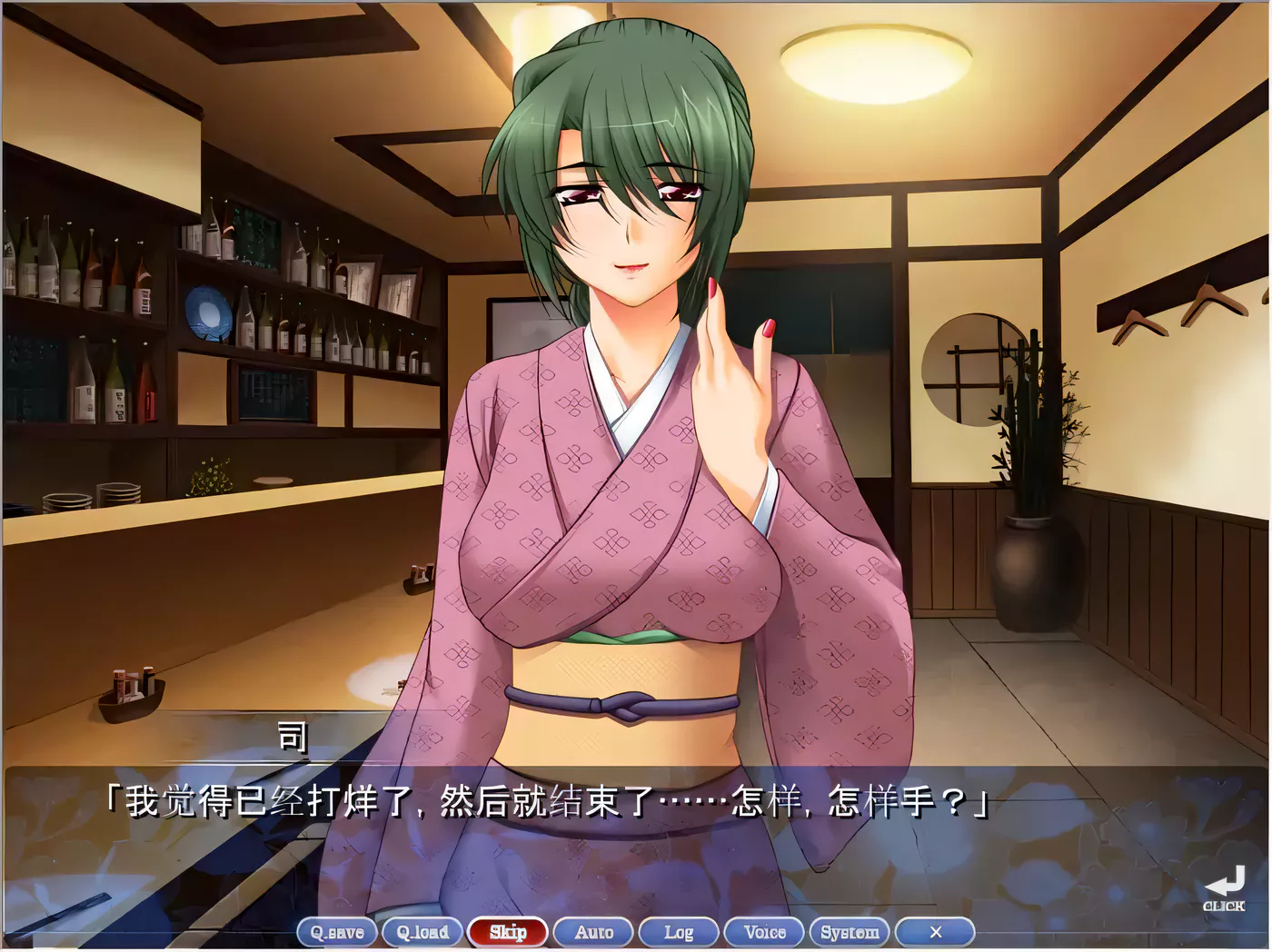This screenshot has width=1272, height=952.
Task: Hide the quick-menu bar with the × button
Action: tap(937, 932)
